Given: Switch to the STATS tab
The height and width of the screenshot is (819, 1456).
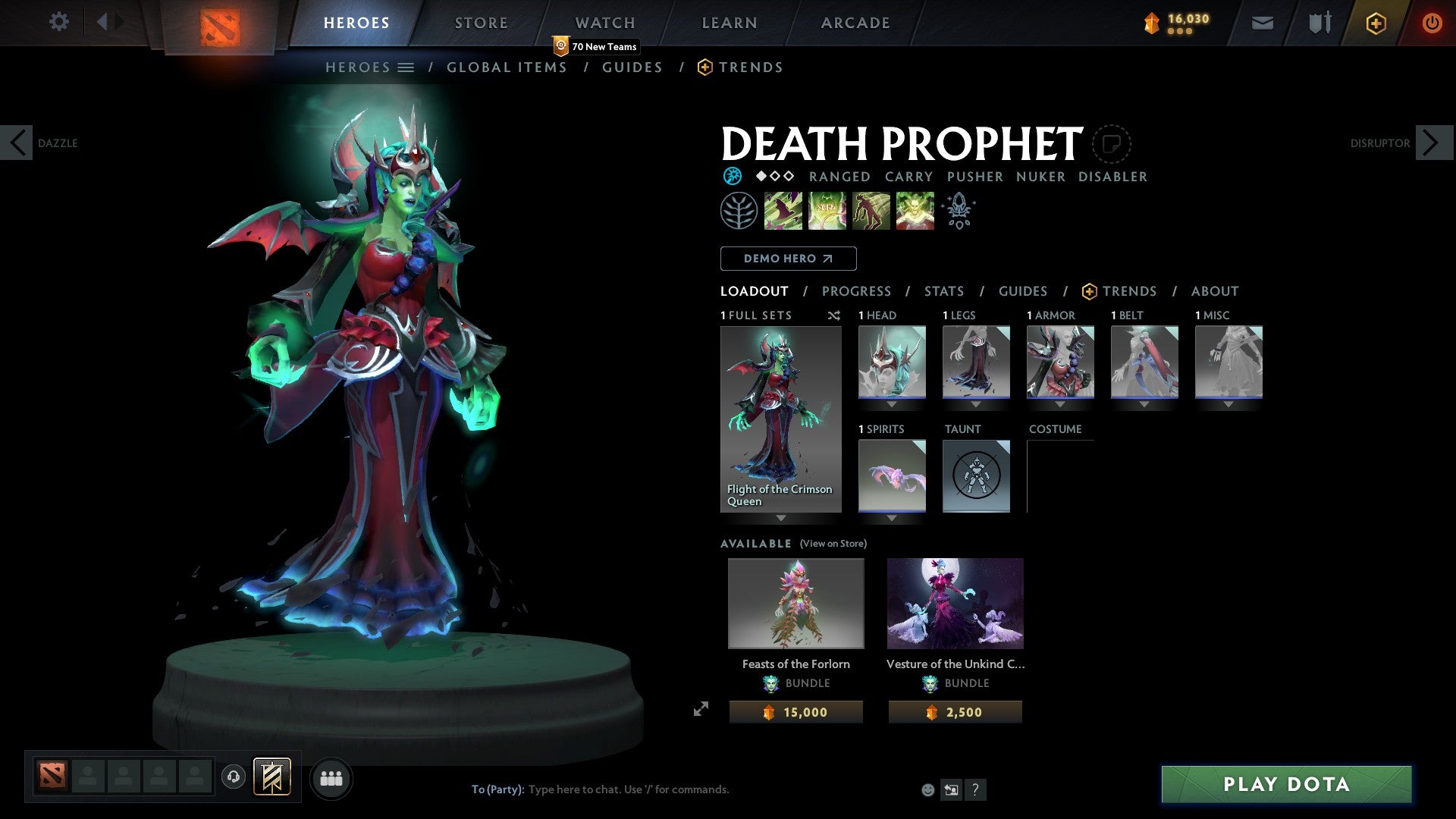Looking at the screenshot, I should click(x=944, y=290).
